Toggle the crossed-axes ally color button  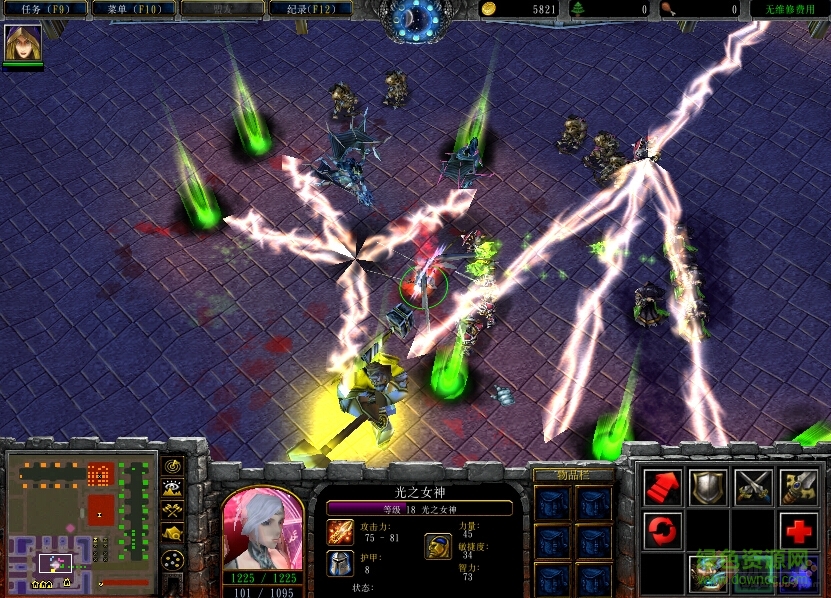pos(173,511)
